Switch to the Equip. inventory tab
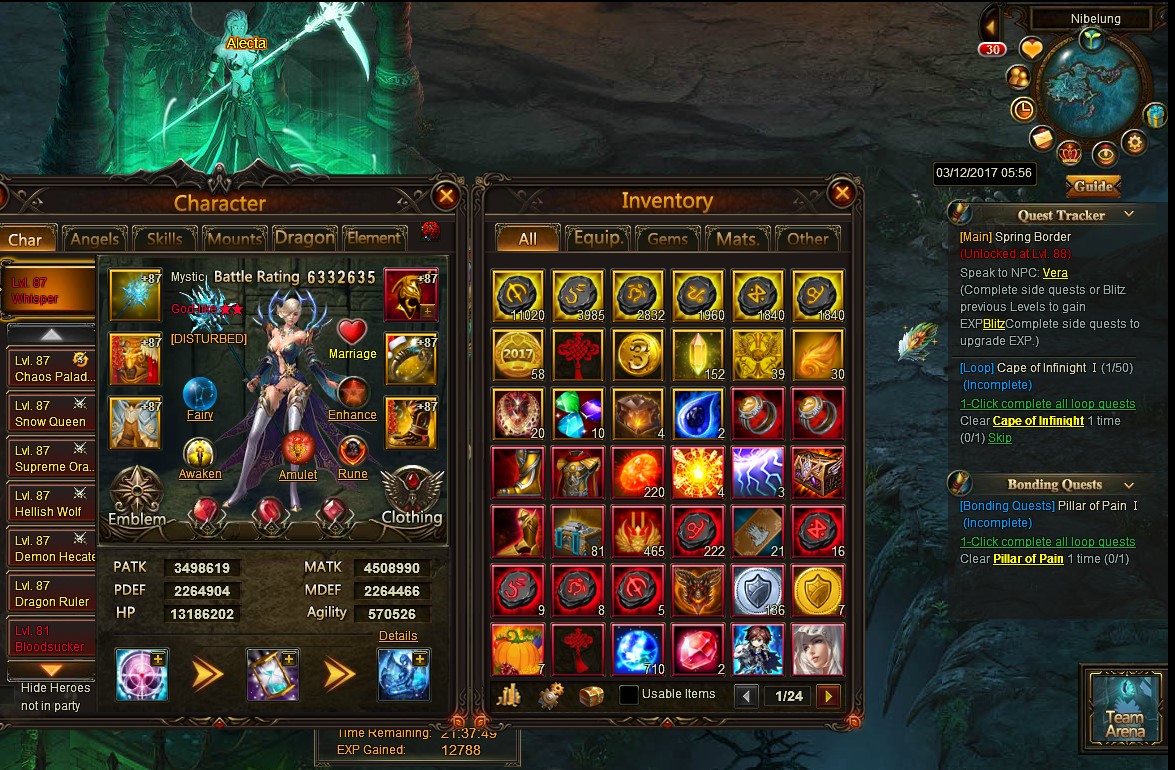This screenshot has width=1175, height=770. point(598,239)
